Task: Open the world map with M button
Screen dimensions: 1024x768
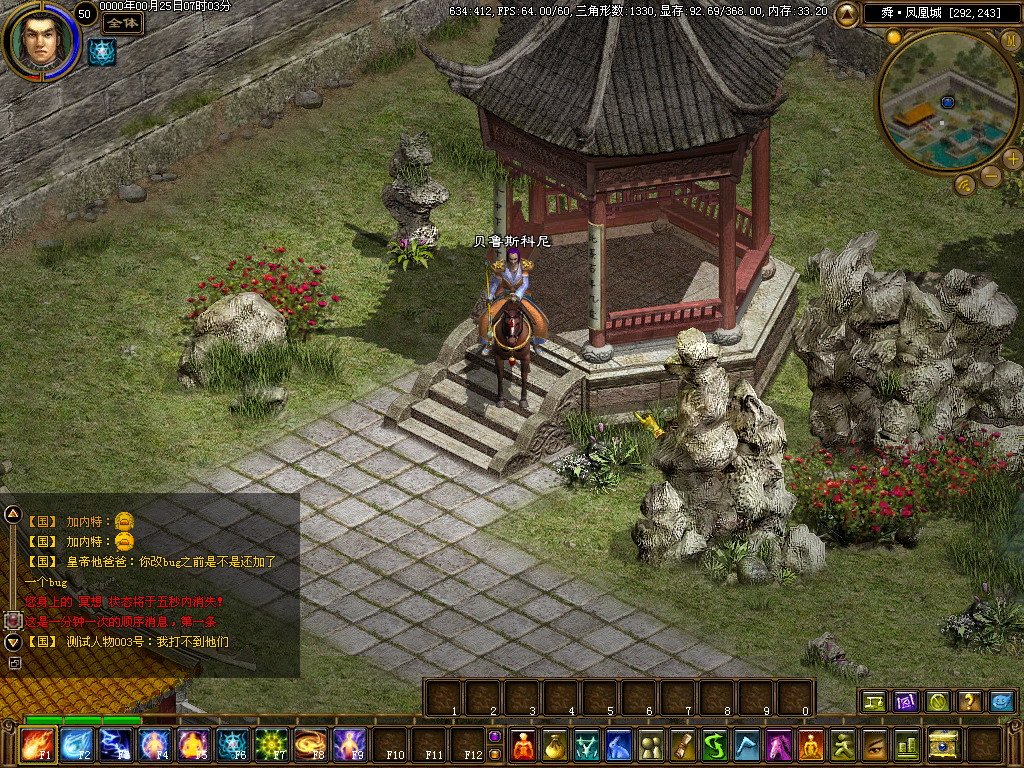Action: (1012, 40)
